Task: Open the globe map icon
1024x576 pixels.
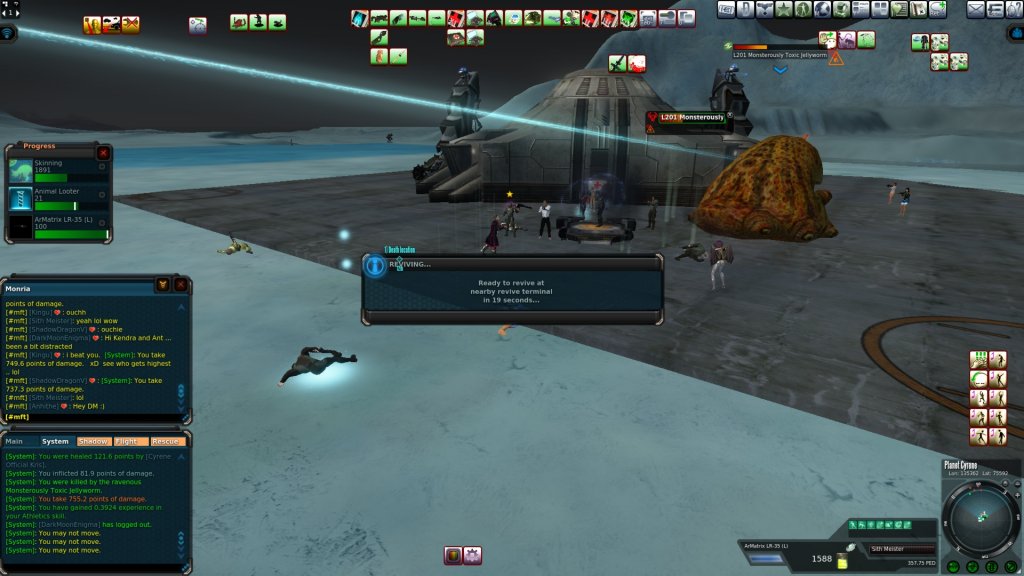Action: tap(821, 9)
